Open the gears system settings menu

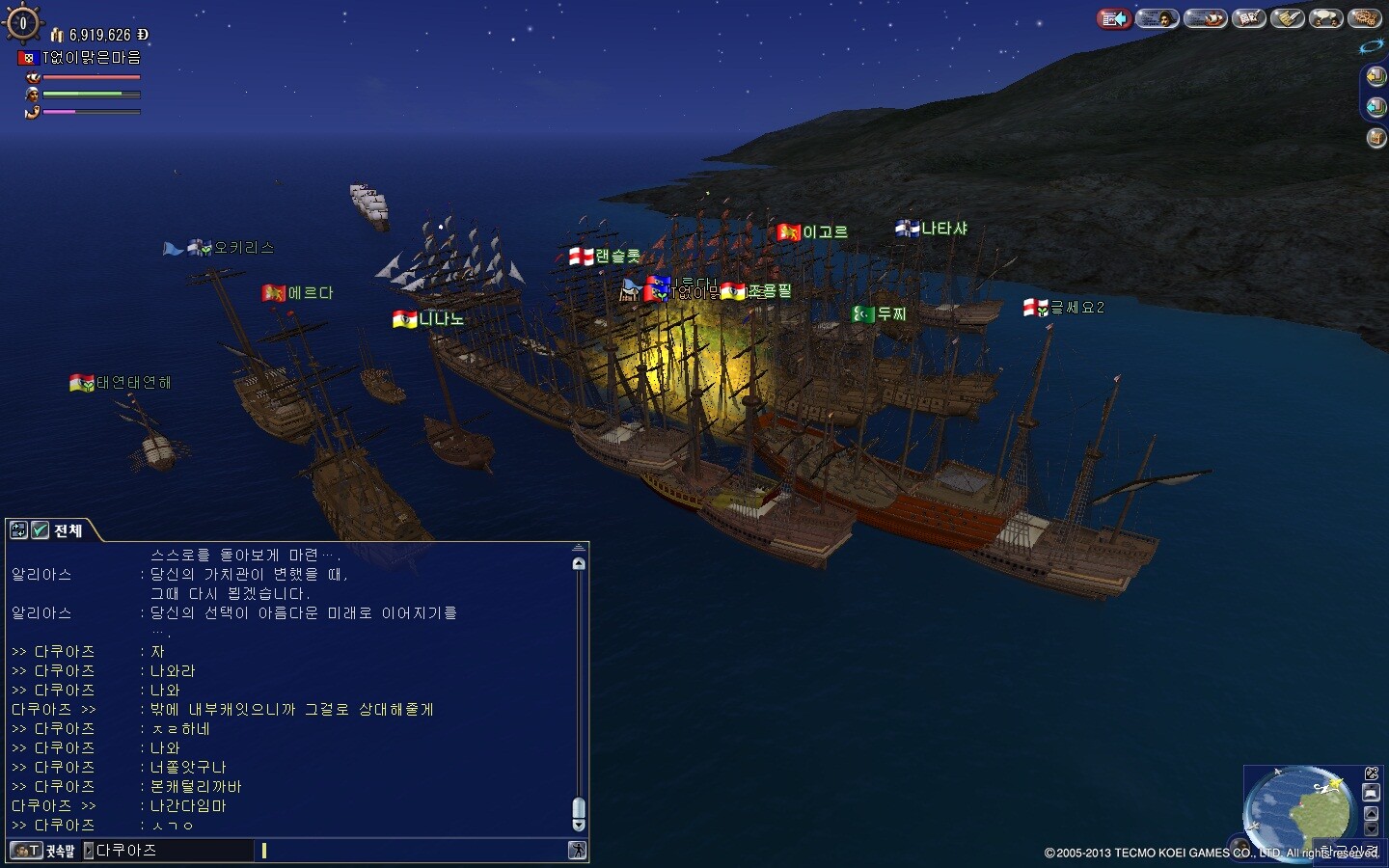coord(1366,18)
